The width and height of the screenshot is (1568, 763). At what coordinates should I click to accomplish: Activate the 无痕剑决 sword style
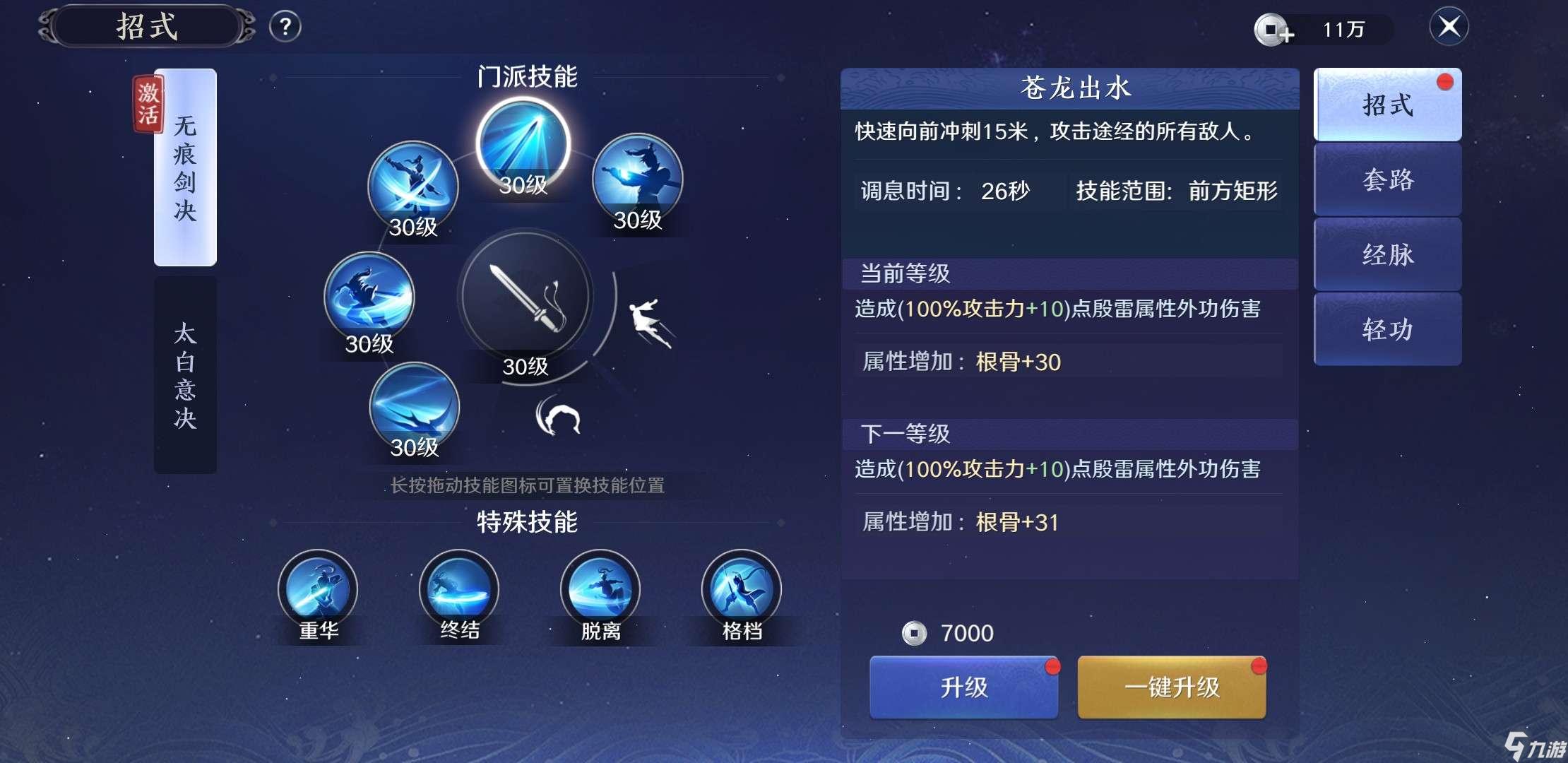(x=186, y=170)
